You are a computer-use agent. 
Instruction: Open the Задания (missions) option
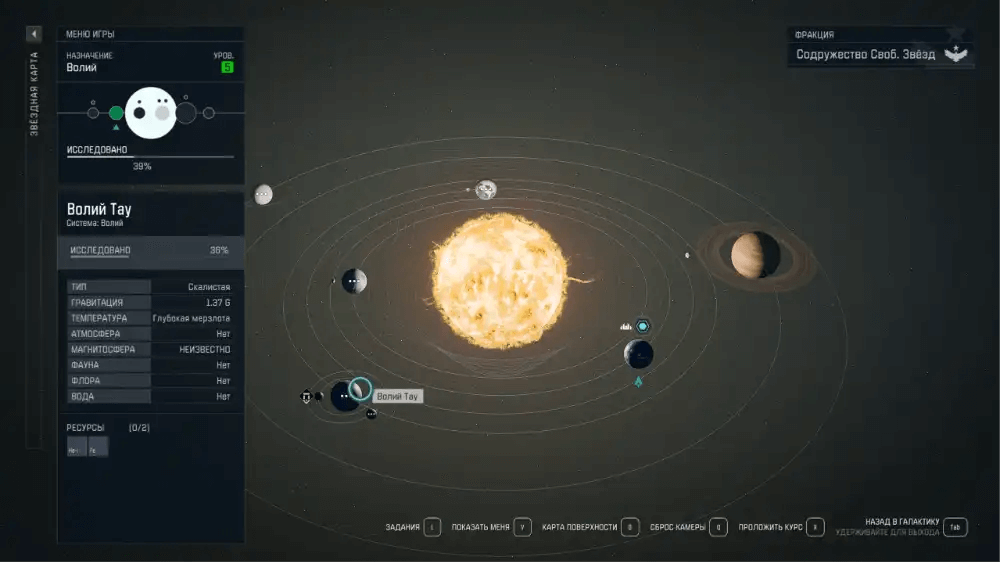click(x=432, y=527)
